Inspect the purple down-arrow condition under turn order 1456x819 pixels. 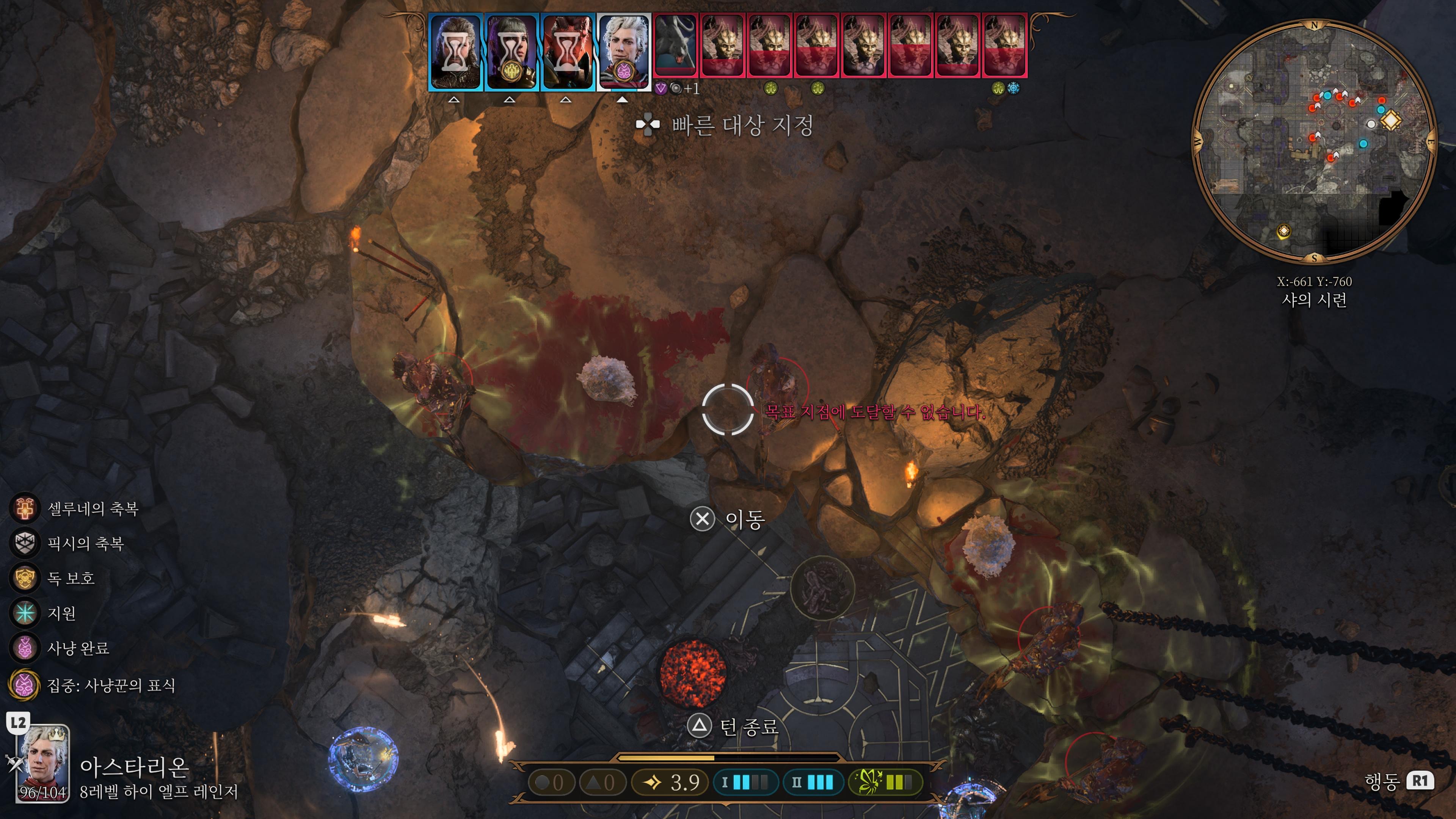[660, 88]
